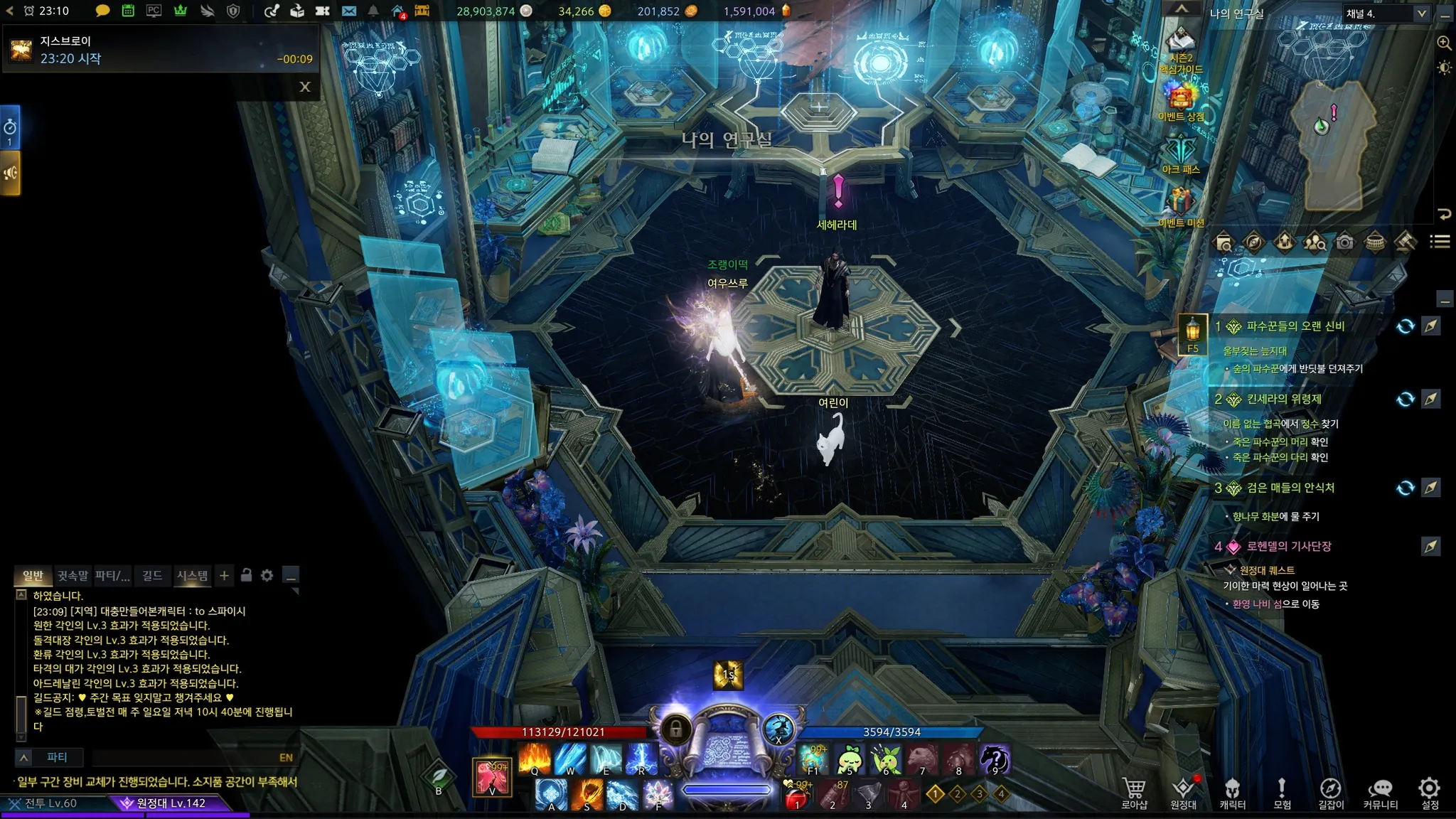Open the 이벤트 상점 event shop
Screen dimensions: 1456x819
(1180, 101)
